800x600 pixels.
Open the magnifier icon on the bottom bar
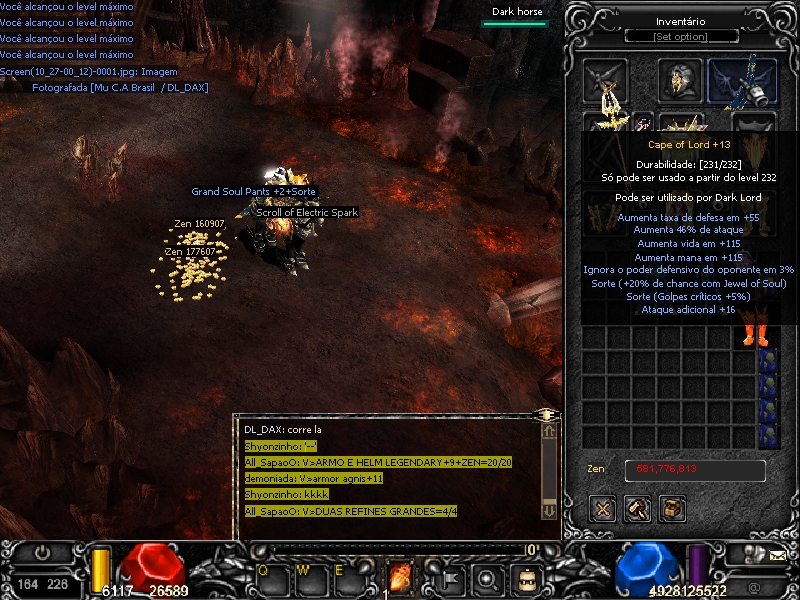pos(487,577)
